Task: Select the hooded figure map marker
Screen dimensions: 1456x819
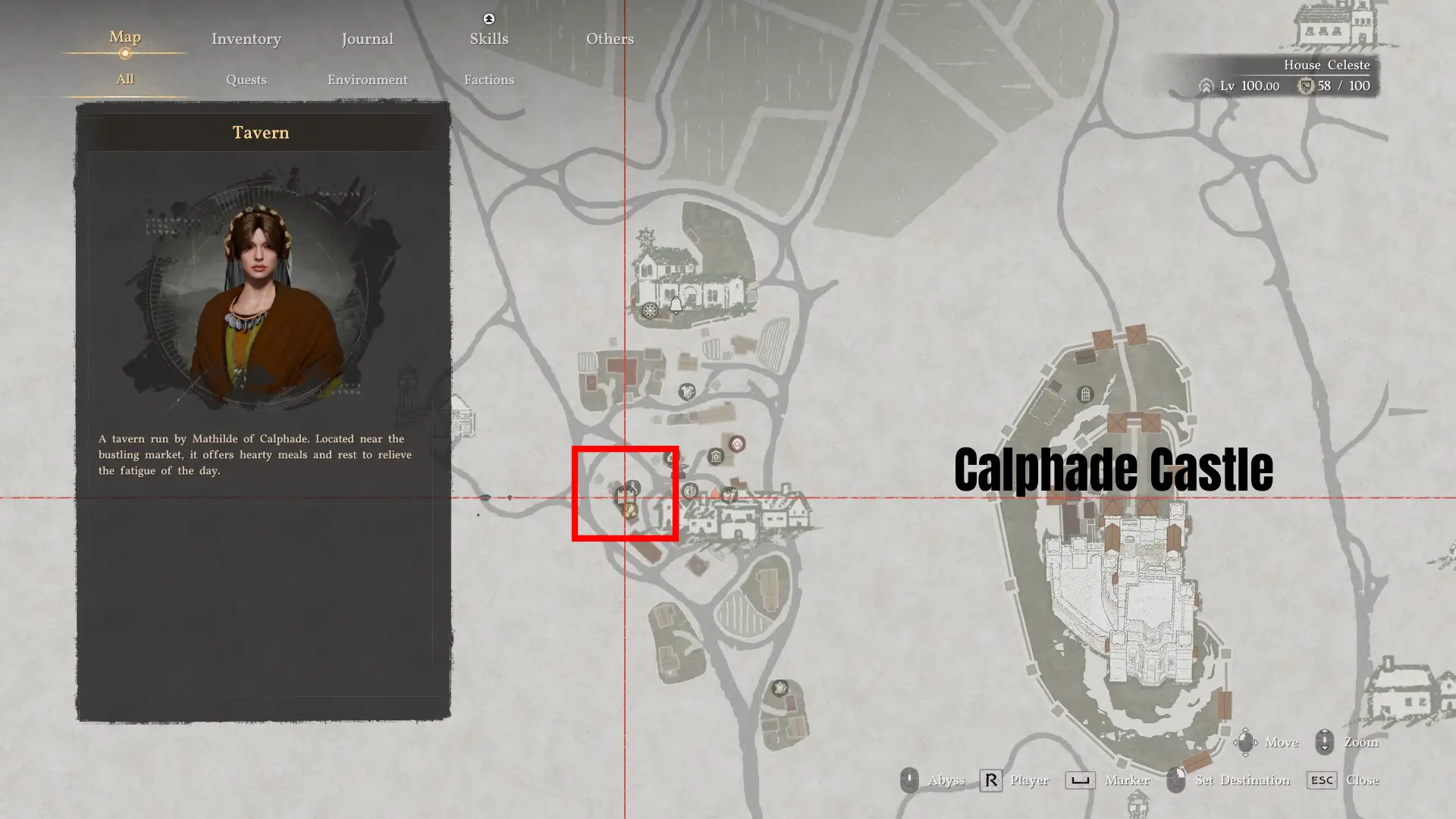Action: (737, 444)
